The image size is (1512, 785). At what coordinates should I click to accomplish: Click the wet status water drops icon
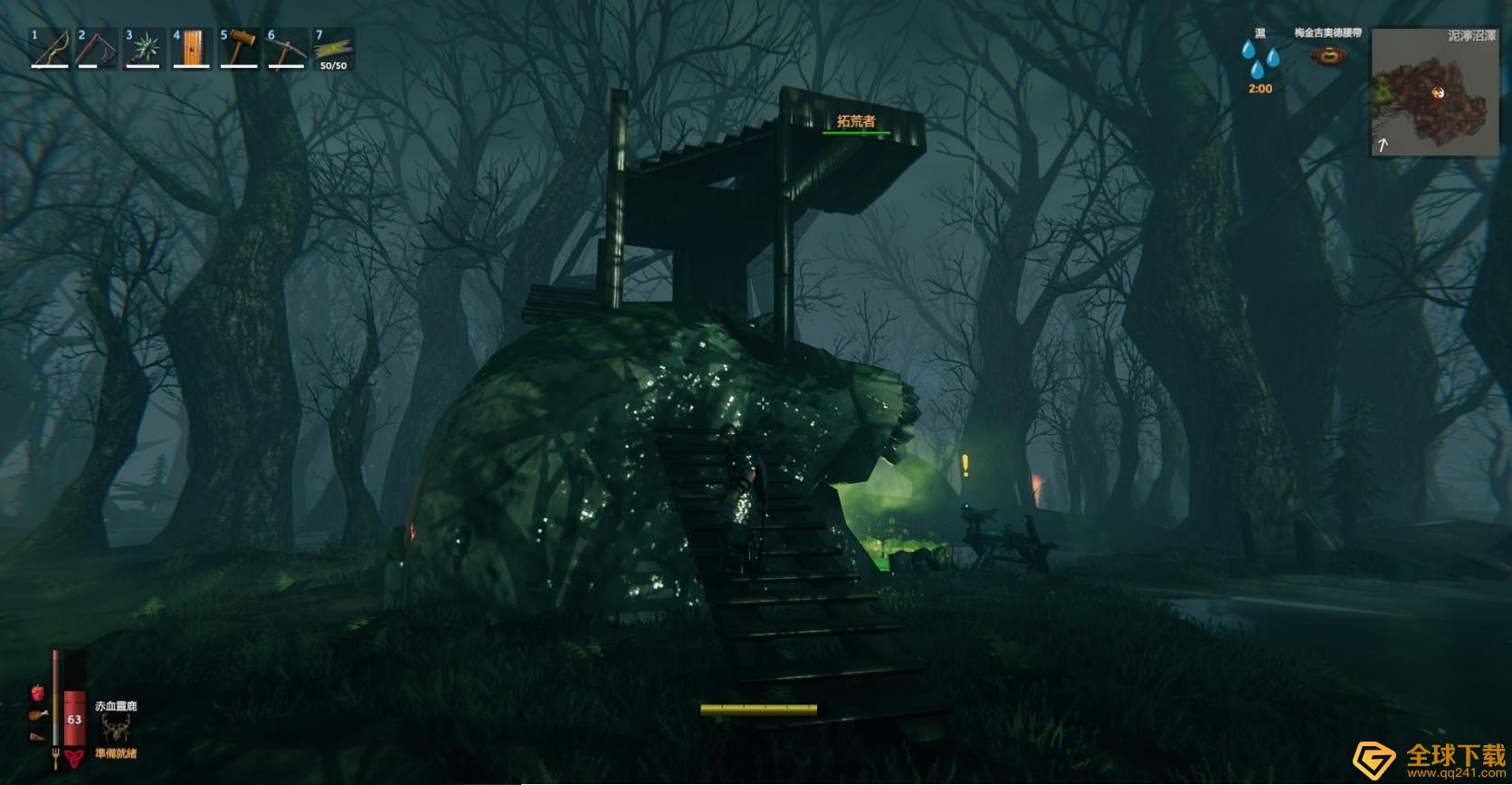click(1260, 60)
